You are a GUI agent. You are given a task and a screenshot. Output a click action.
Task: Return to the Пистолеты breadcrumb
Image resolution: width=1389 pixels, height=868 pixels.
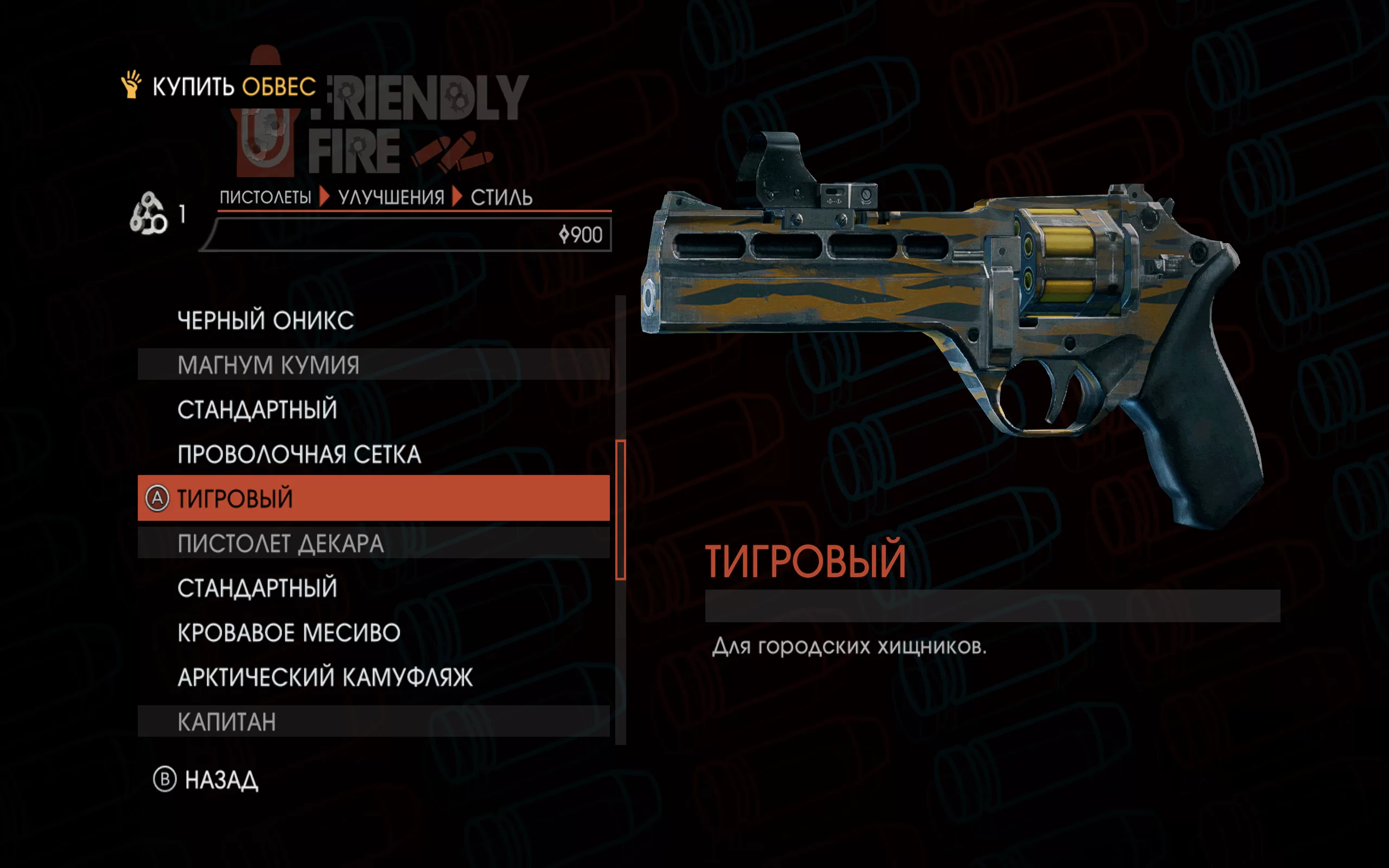pos(265,197)
